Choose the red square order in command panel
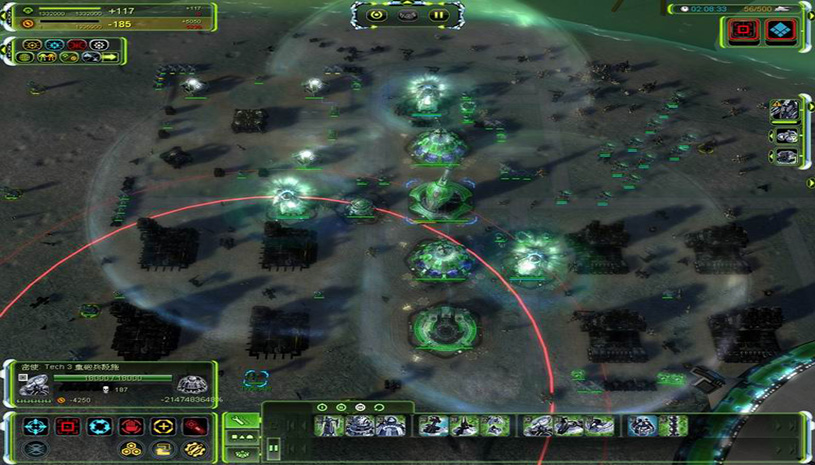Image resolution: width=815 pixels, height=465 pixels. pyautogui.click(x=68, y=427)
